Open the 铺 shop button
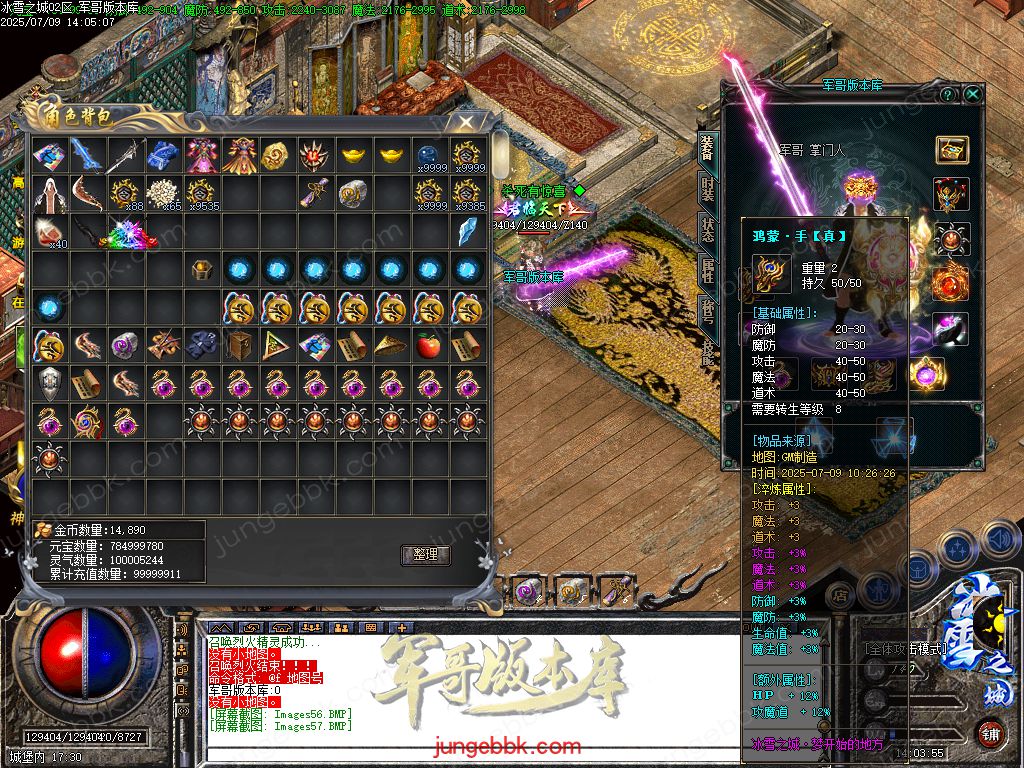Viewport: 1024px width, 768px height. (x=990, y=732)
